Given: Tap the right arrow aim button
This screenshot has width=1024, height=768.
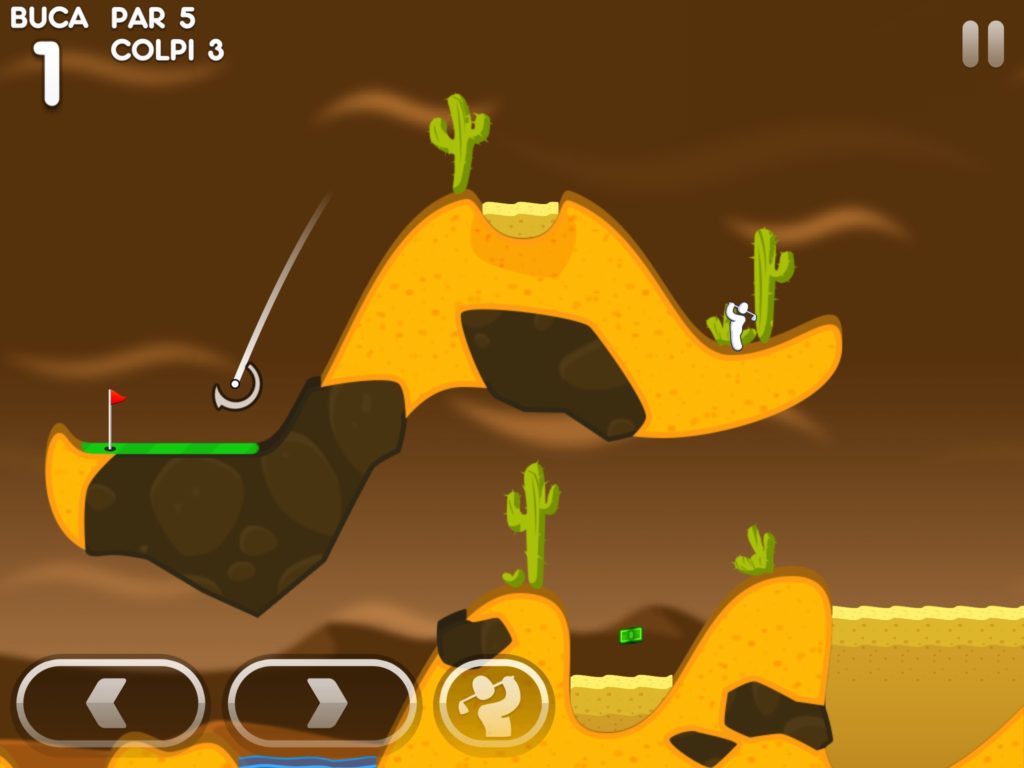Looking at the screenshot, I should (321, 703).
